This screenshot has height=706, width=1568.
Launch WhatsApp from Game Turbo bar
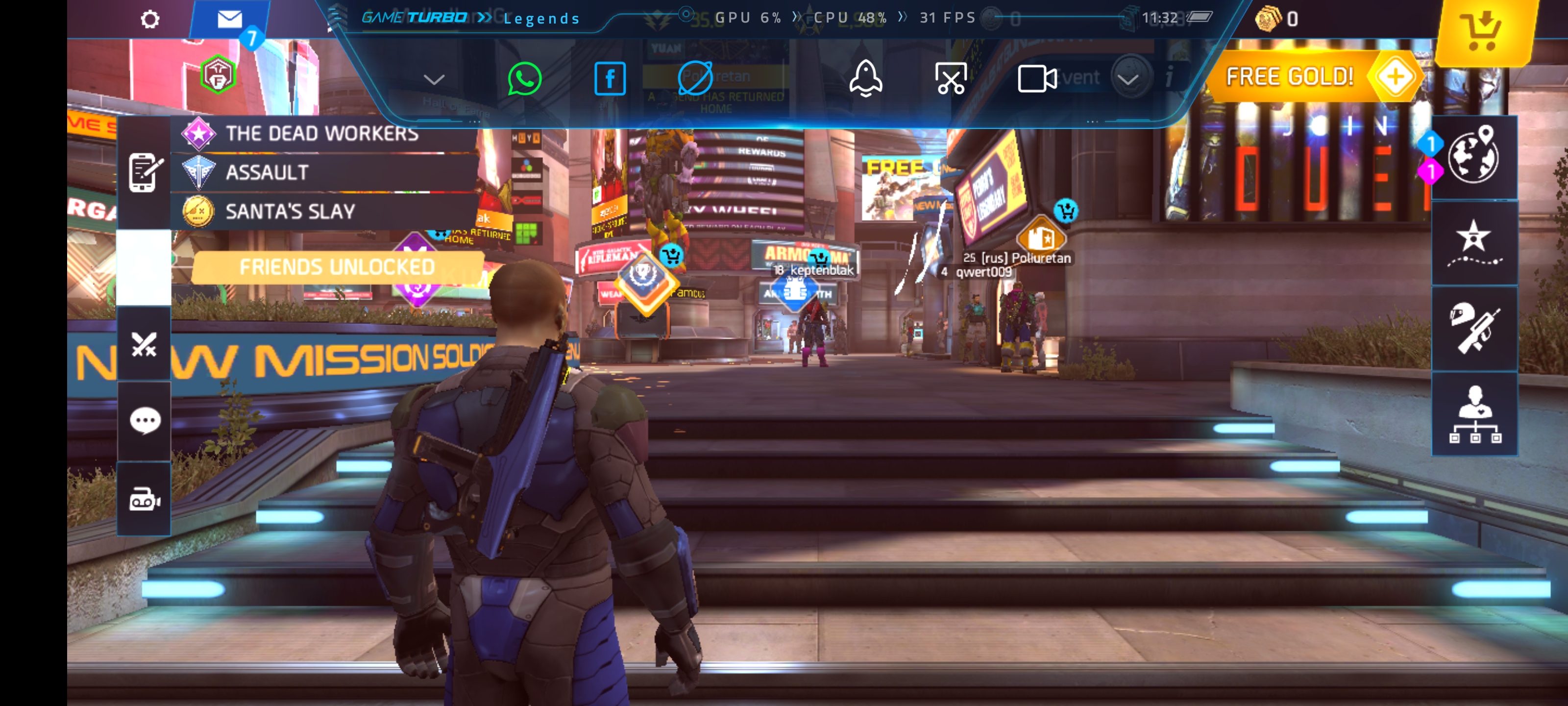pos(524,78)
